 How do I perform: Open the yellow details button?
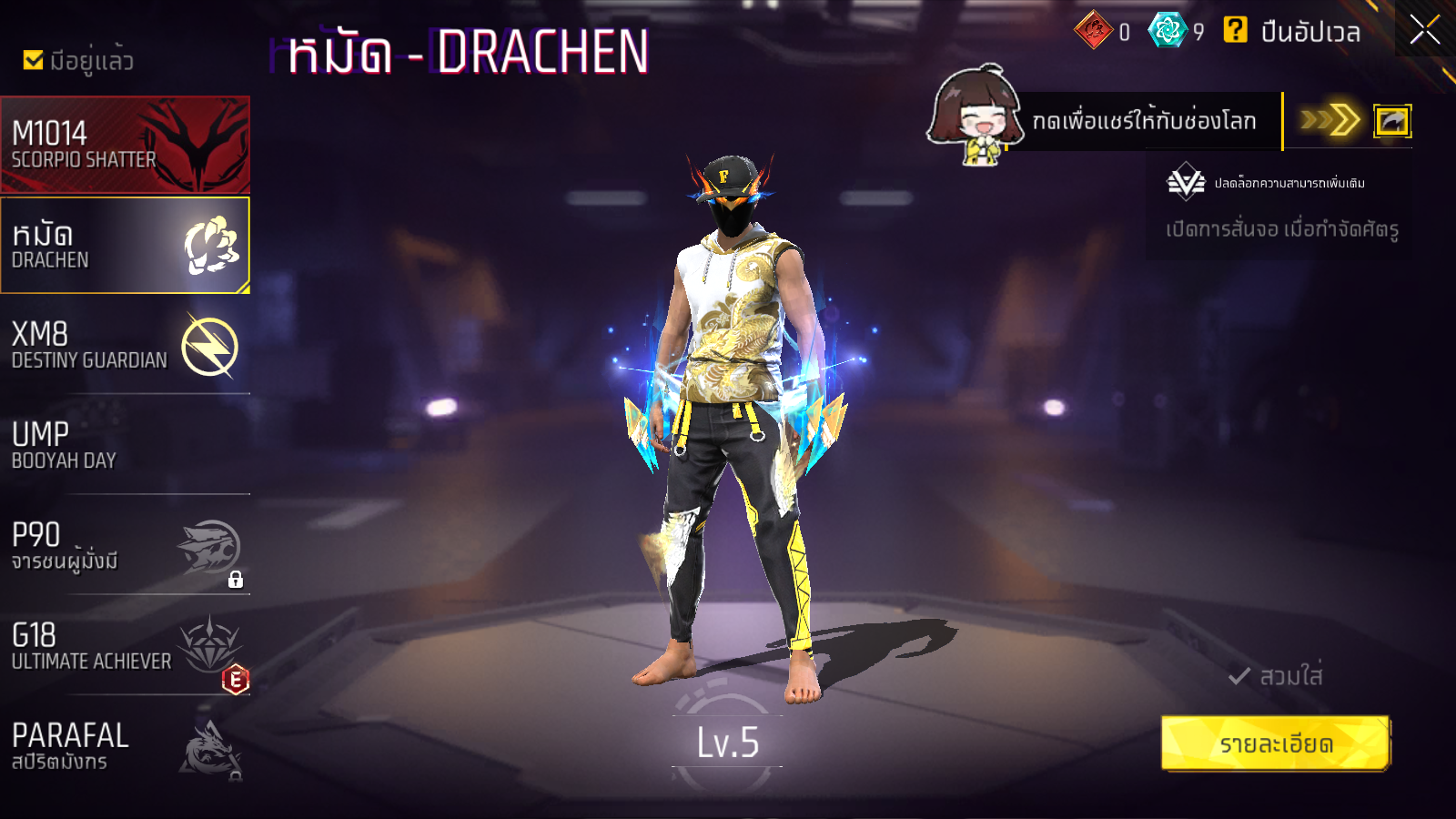coord(1275,743)
